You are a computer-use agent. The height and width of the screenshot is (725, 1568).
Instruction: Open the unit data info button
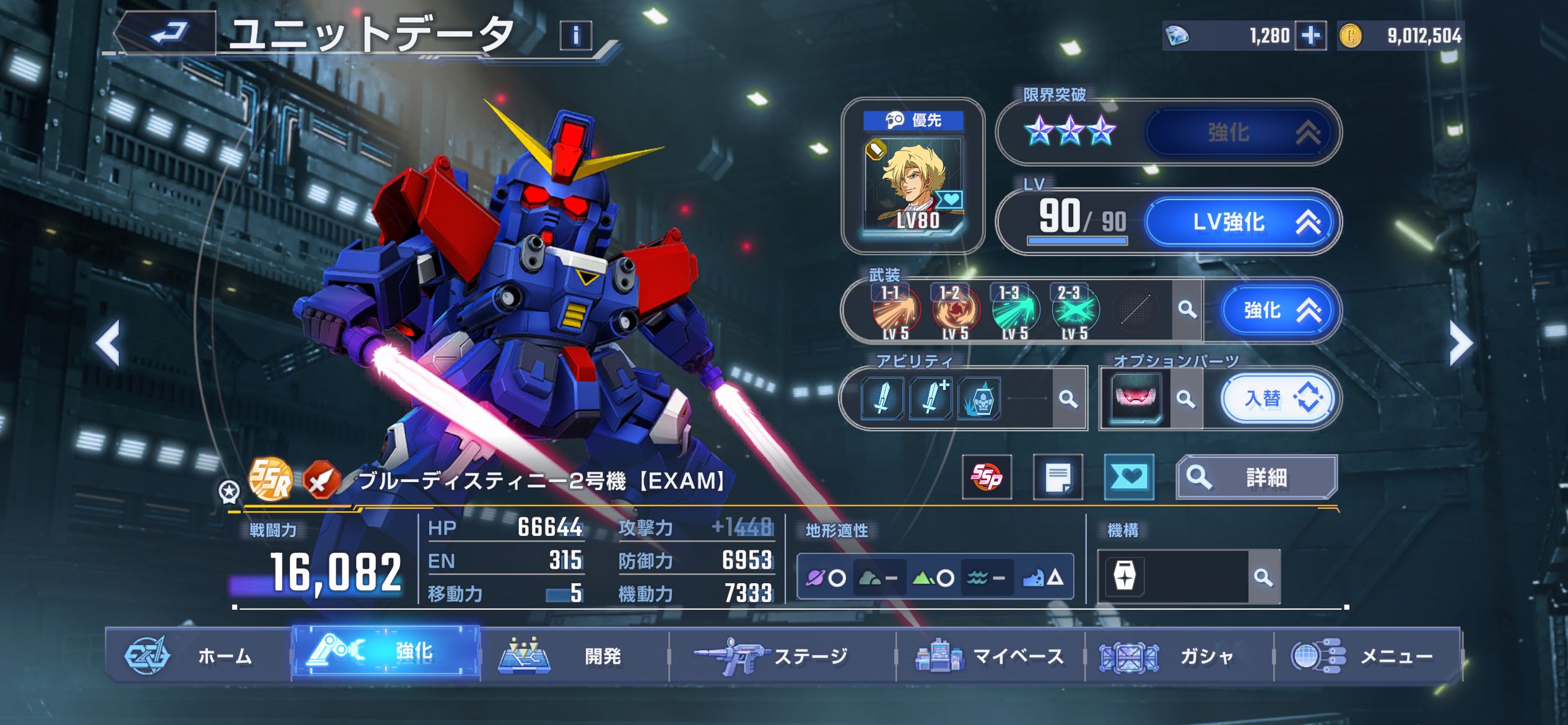tap(575, 35)
